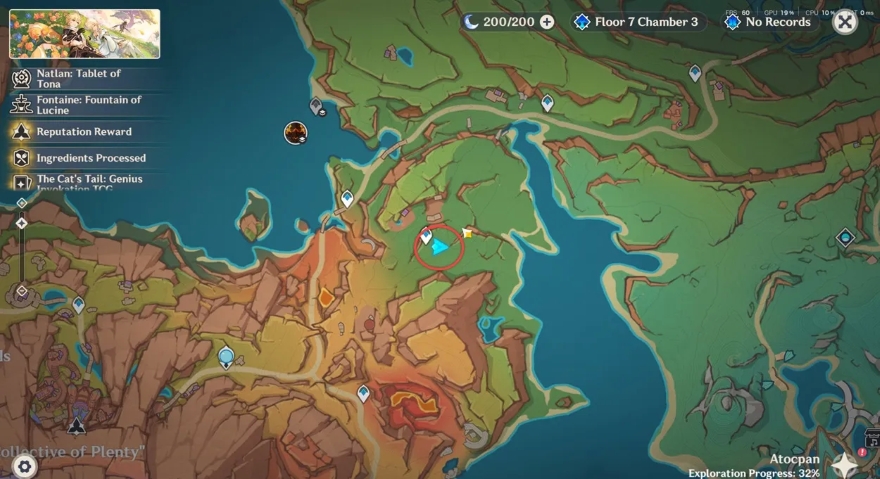Select the yellow quest marker beside the player
Viewport: 880px width, 479px height.
[x=467, y=232]
